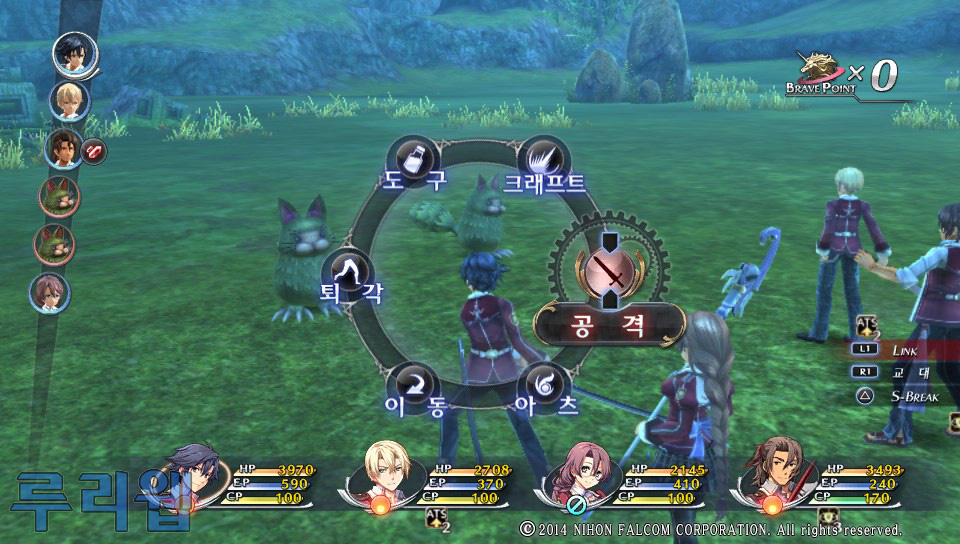Select the dark-haired boy's party status portrait
This screenshot has width=960, height=544.
coord(193,477)
